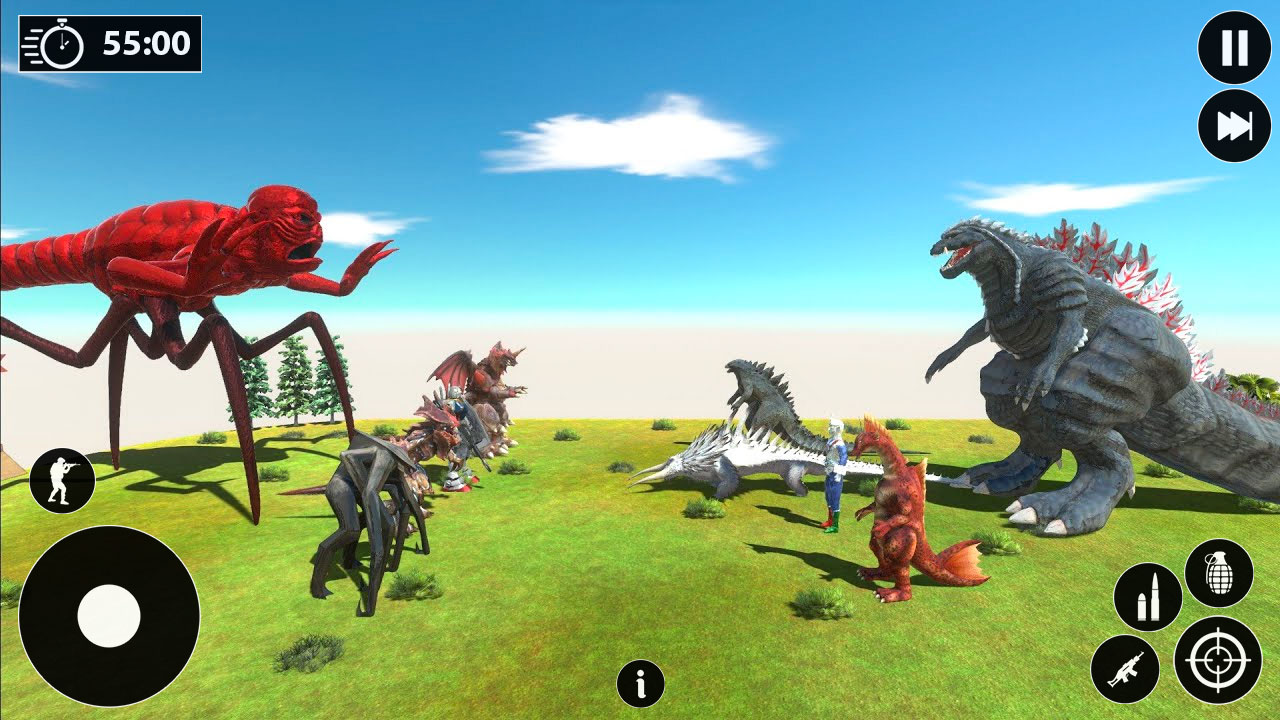Viewport: 1280px width, 720px height.
Task: Tap the soldier shooting stance icon
Action: pyautogui.click(x=62, y=477)
